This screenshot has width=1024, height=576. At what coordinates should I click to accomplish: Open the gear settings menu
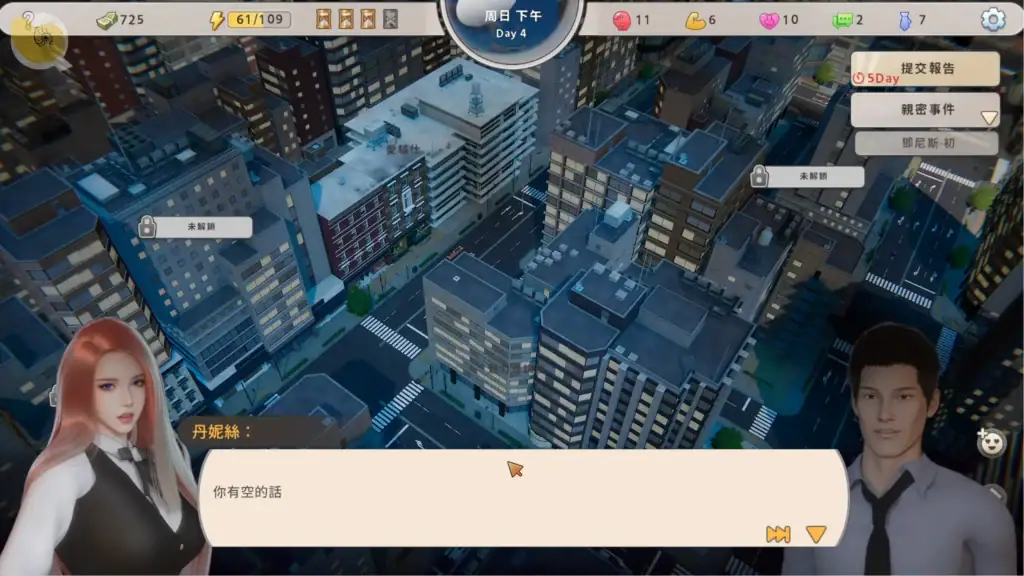992,19
